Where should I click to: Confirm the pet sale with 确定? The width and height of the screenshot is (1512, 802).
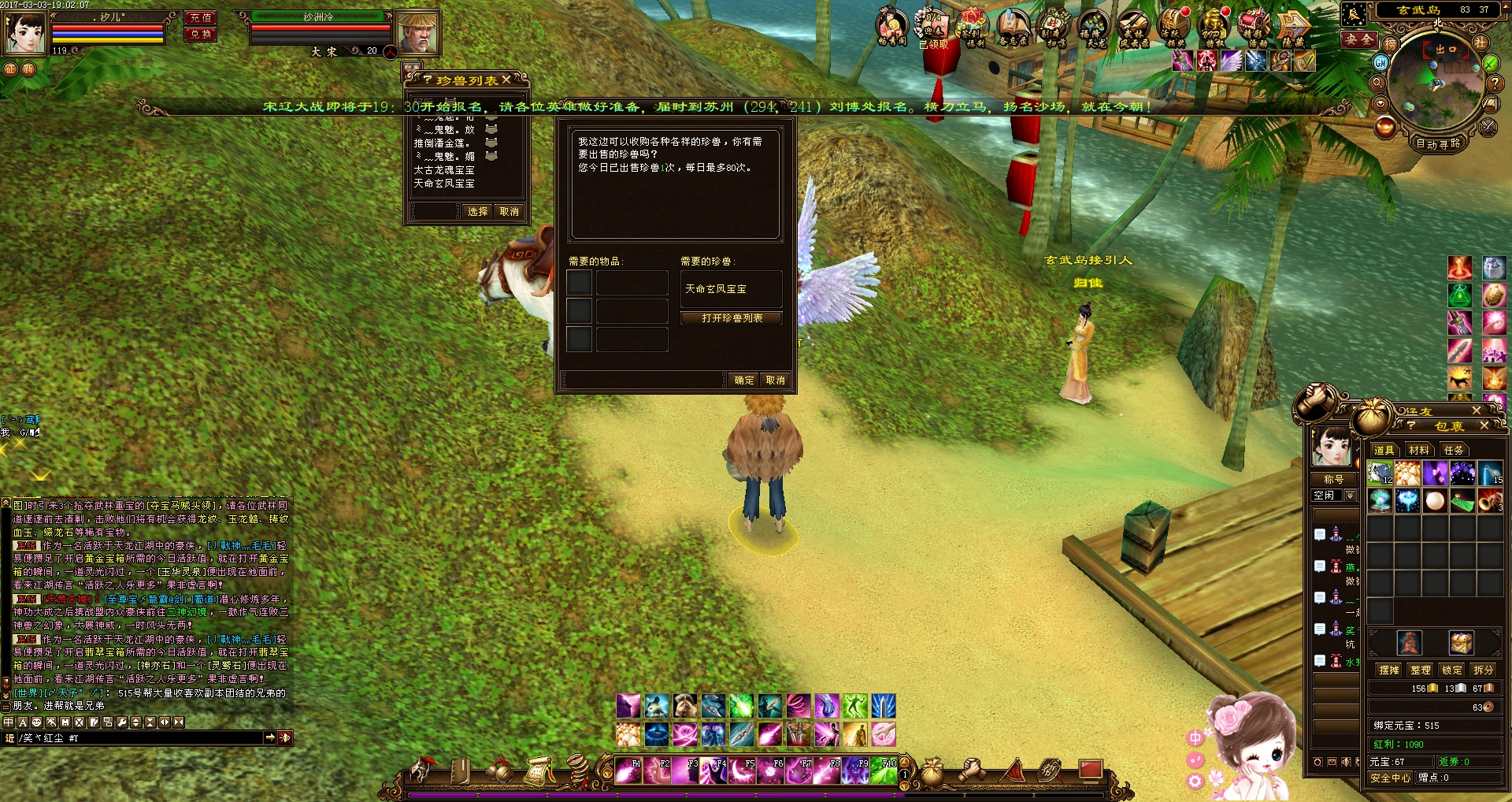tap(743, 381)
